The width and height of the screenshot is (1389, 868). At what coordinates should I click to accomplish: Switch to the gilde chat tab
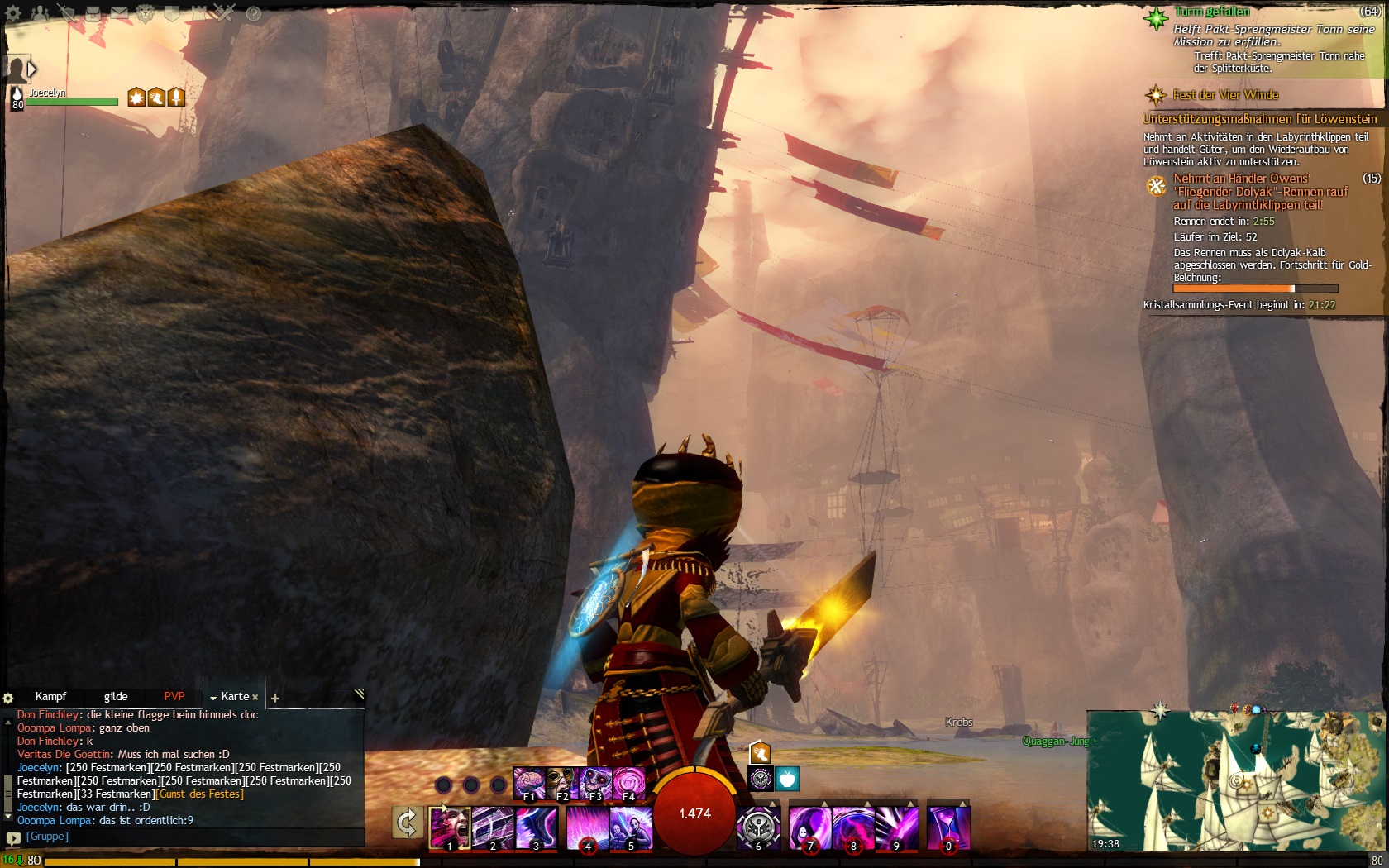(x=116, y=697)
